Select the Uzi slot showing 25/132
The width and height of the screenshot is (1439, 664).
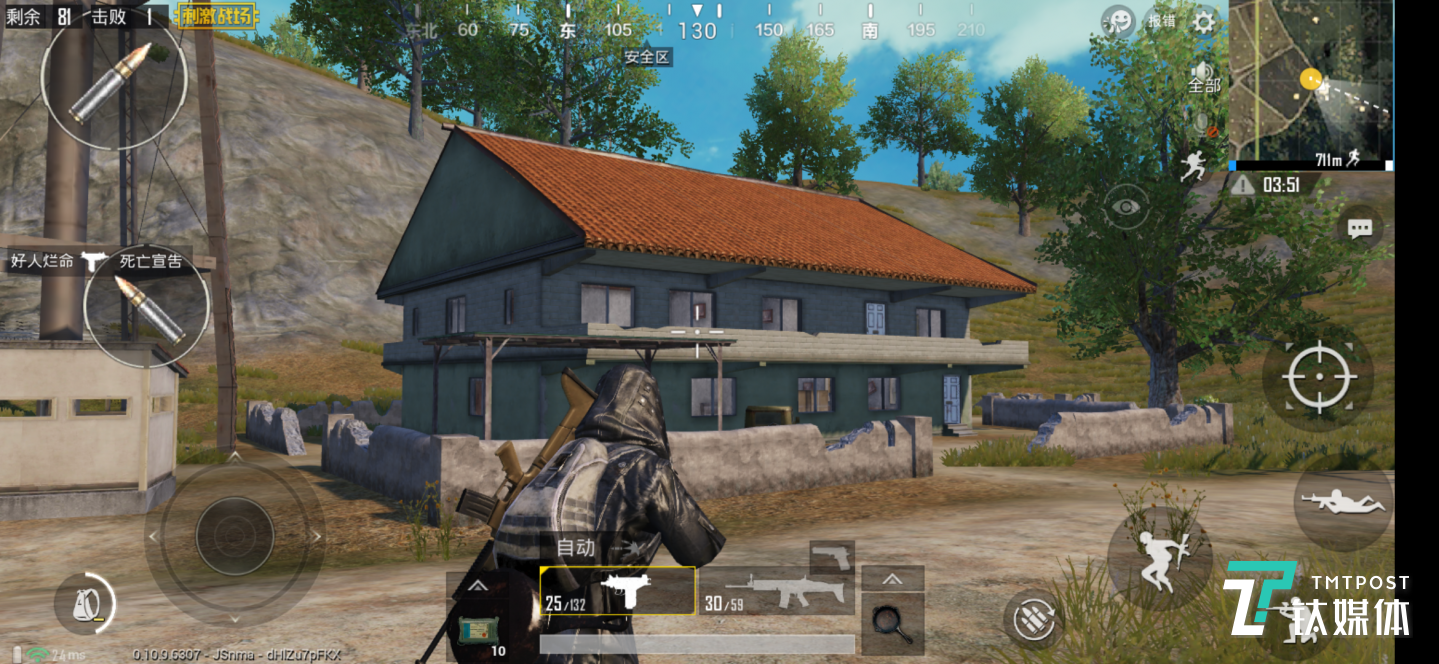pyautogui.click(x=617, y=591)
